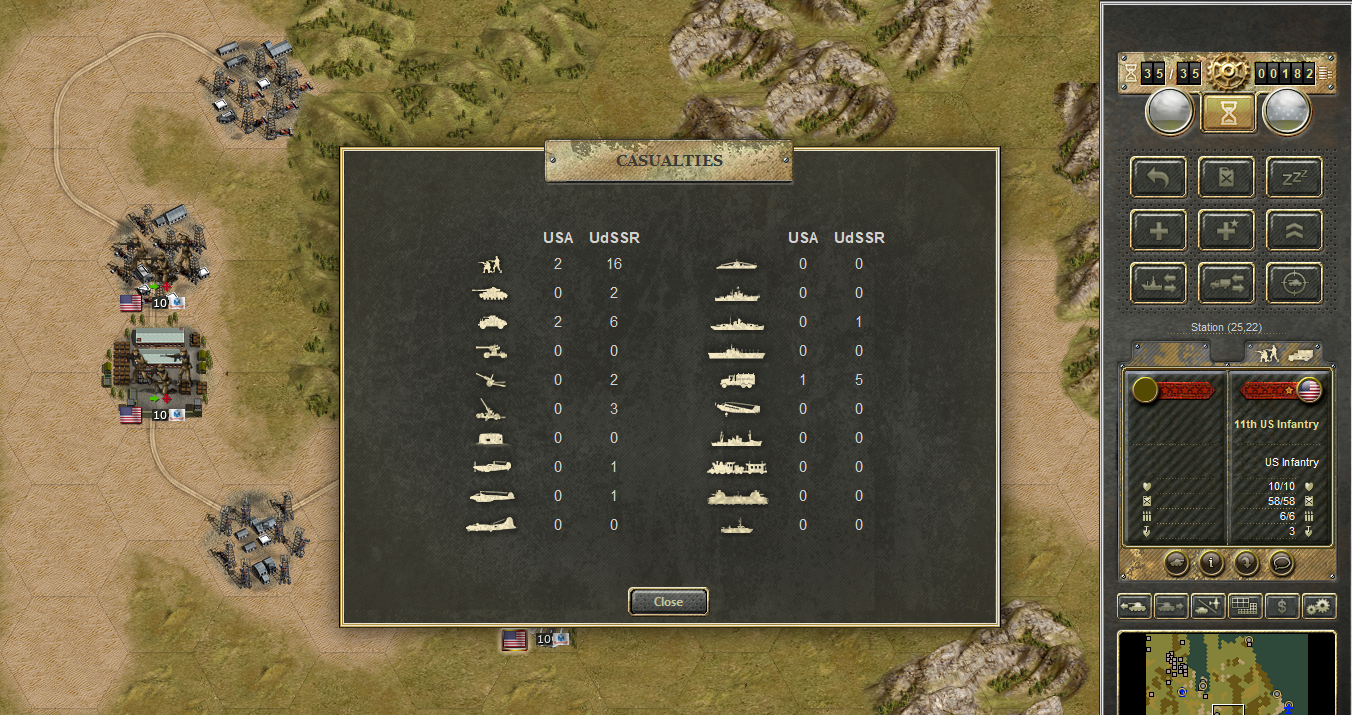The image size is (1352, 715).
Task: Activate the tank crosshair button
Action: pos(1294,283)
